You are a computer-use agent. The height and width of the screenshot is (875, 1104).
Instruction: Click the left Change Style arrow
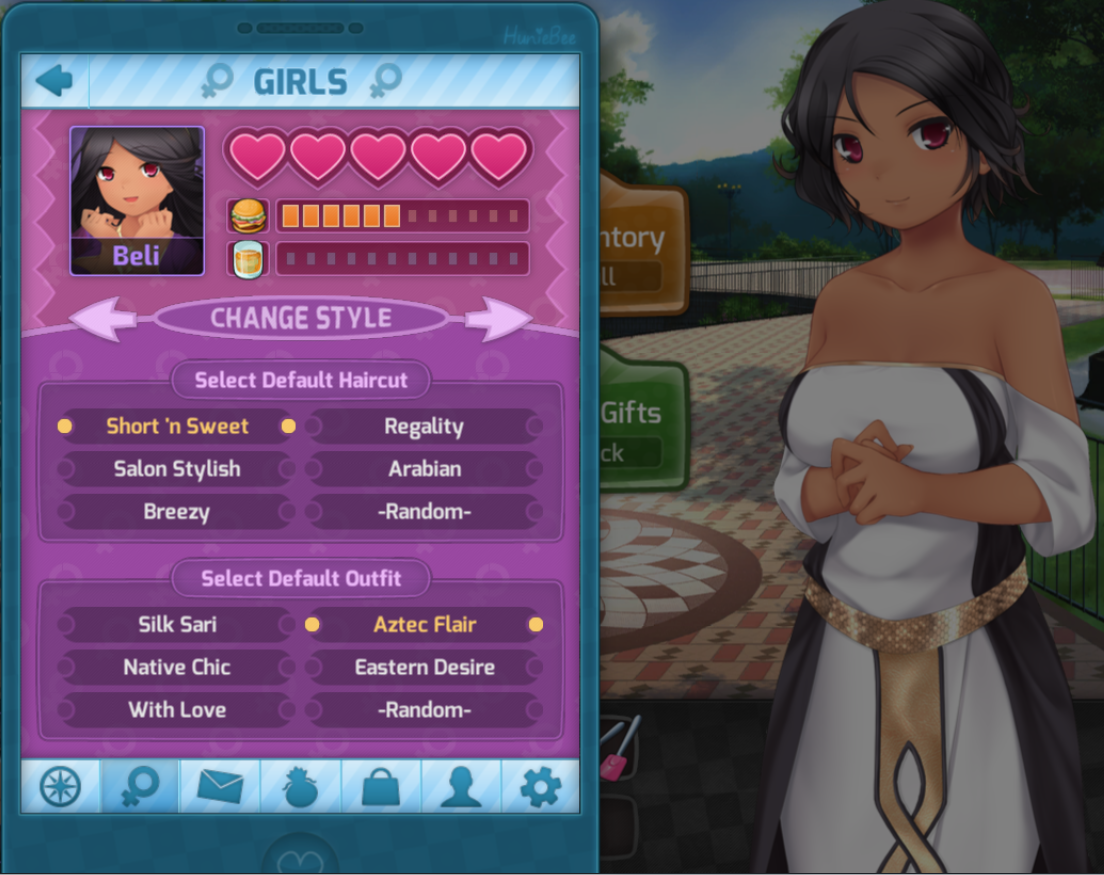pyautogui.click(x=103, y=320)
